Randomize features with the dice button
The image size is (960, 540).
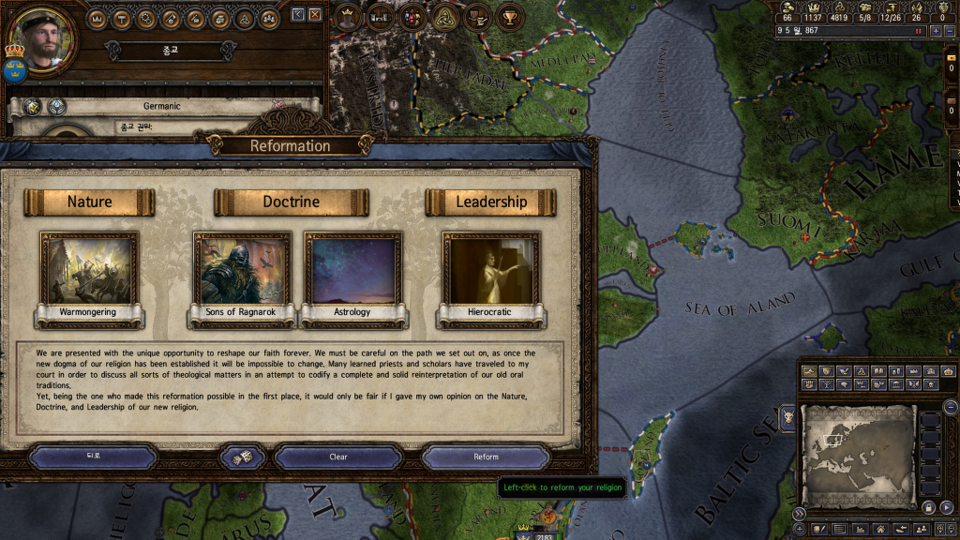pos(242,457)
